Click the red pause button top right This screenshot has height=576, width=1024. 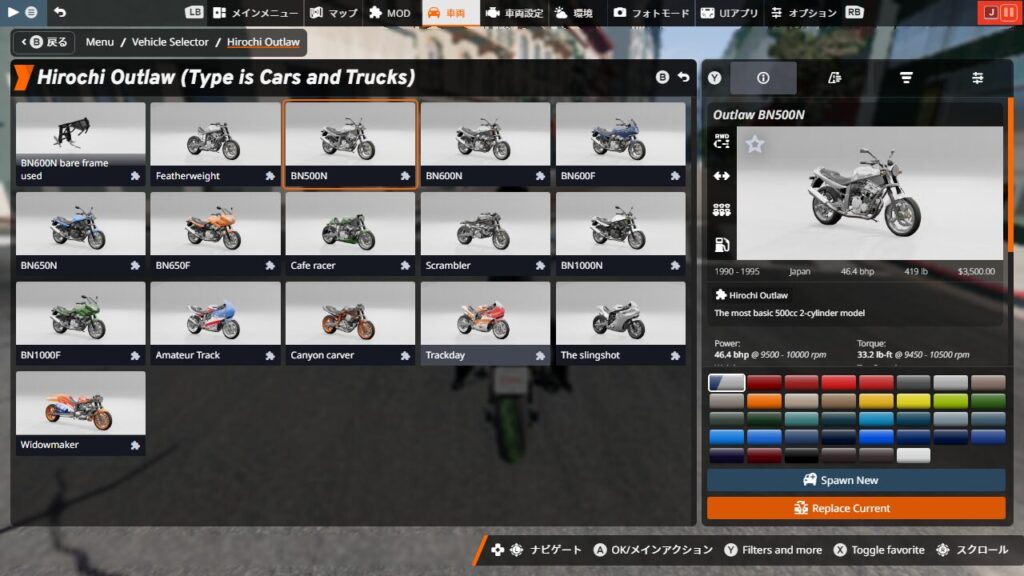pos(1008,13)
